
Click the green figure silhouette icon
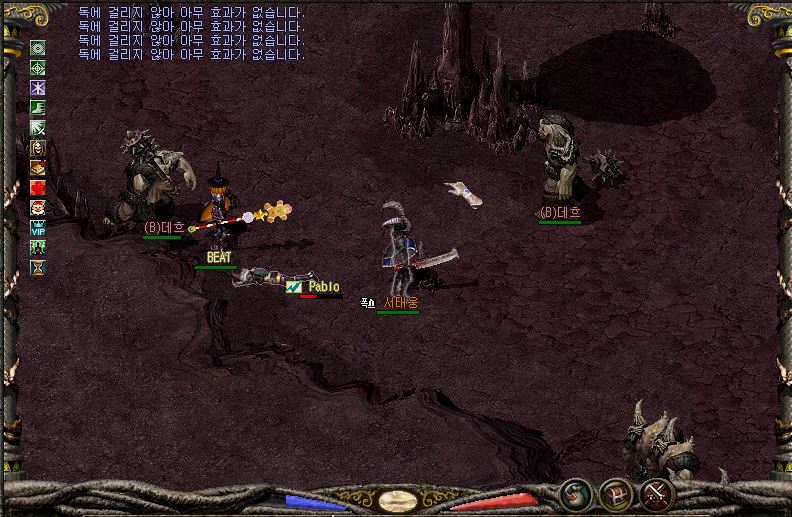[x=38, y=248]
